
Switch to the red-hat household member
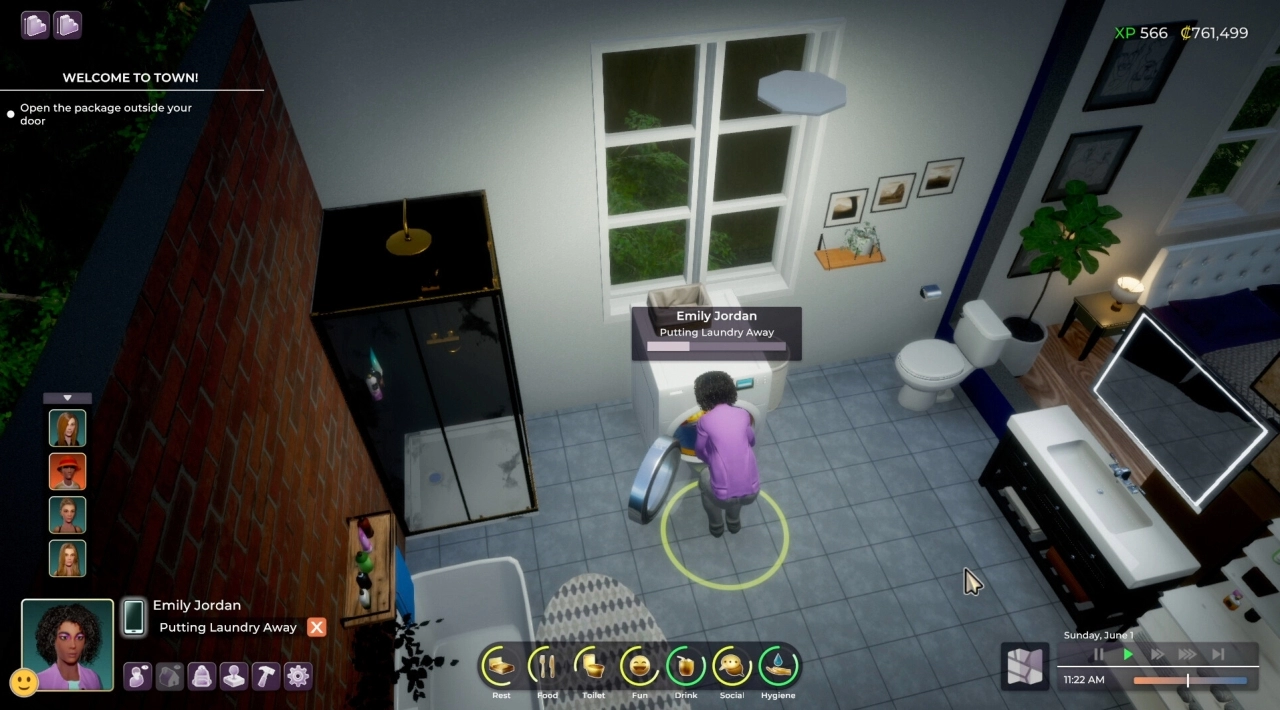68,472
